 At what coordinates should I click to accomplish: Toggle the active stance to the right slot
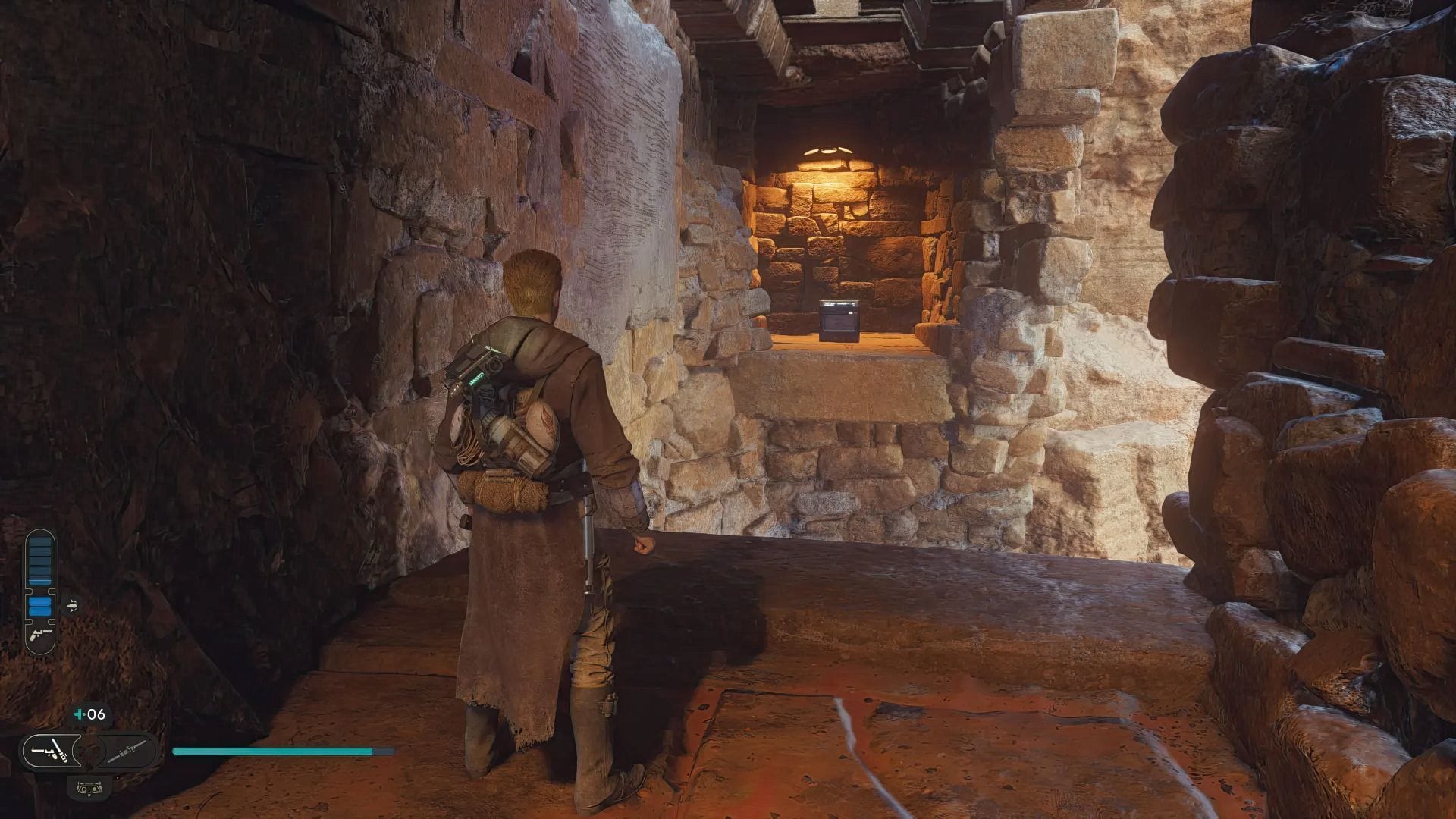click(126, 751)
